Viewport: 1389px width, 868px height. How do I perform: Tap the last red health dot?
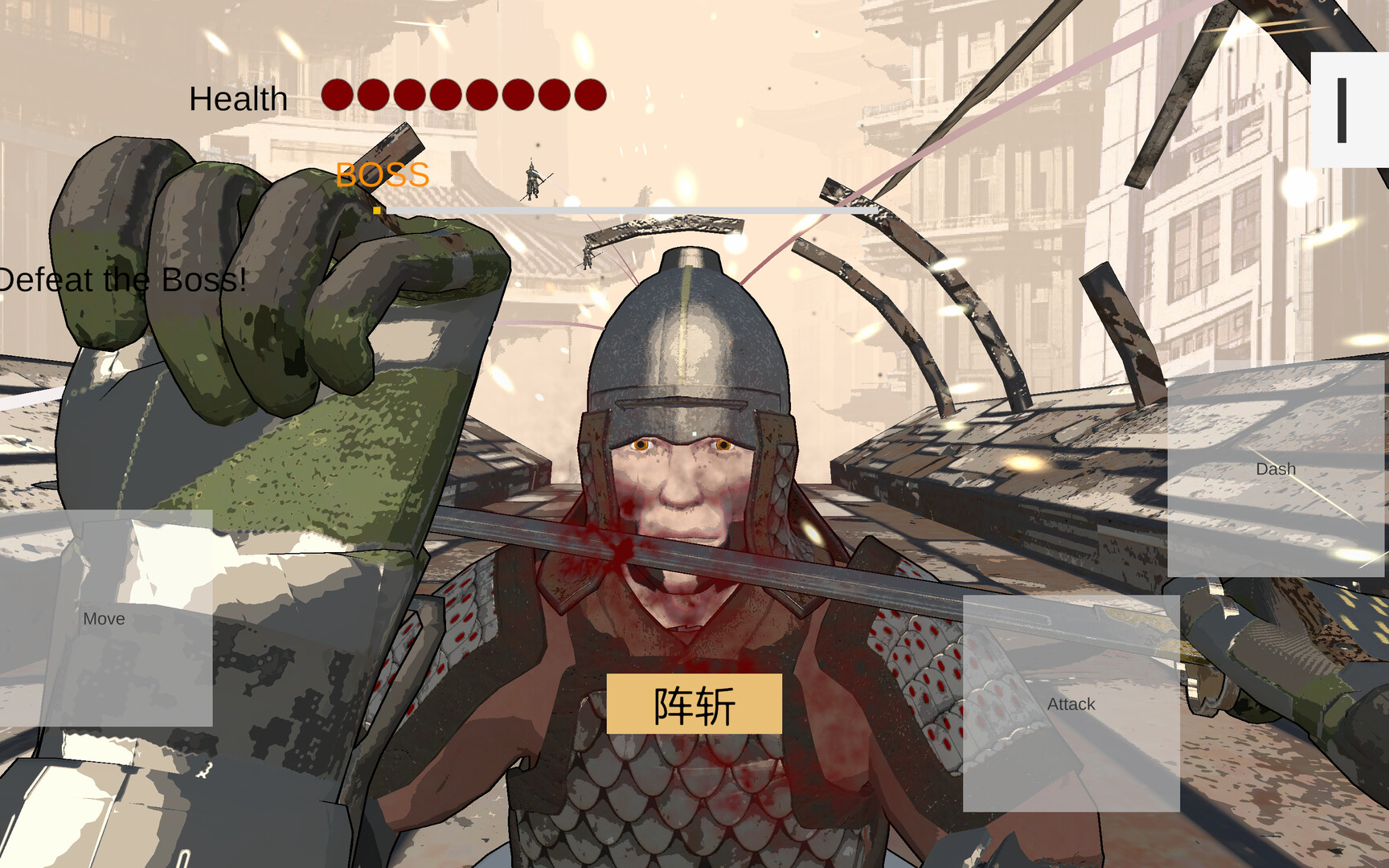click(591, 94)
